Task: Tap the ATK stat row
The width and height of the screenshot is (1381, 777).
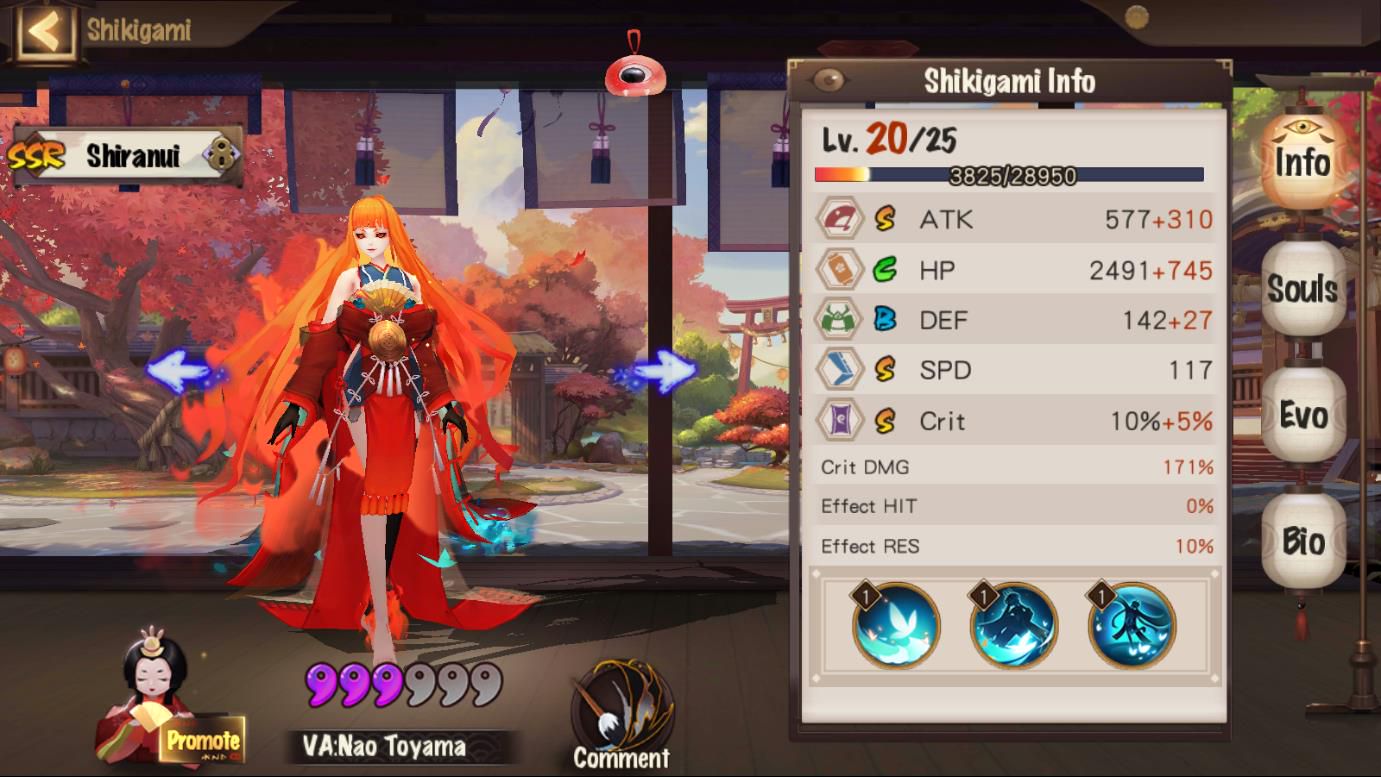Action: [1014, 220]
